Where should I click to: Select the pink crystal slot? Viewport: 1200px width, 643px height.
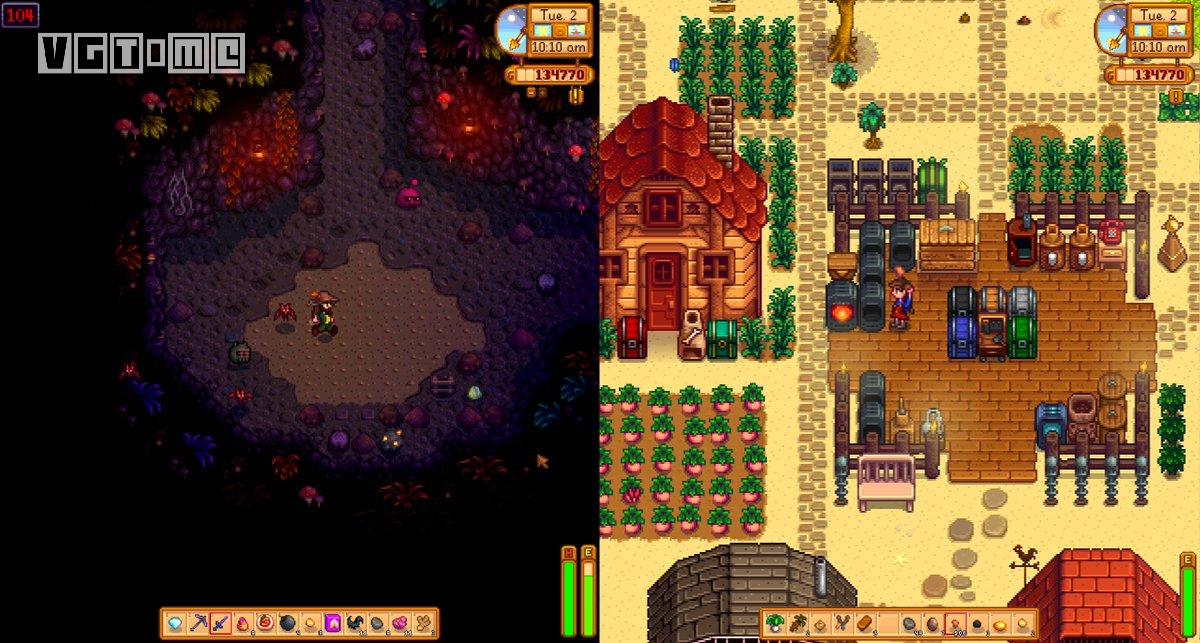pyautogui.click(x=398, y=622)
